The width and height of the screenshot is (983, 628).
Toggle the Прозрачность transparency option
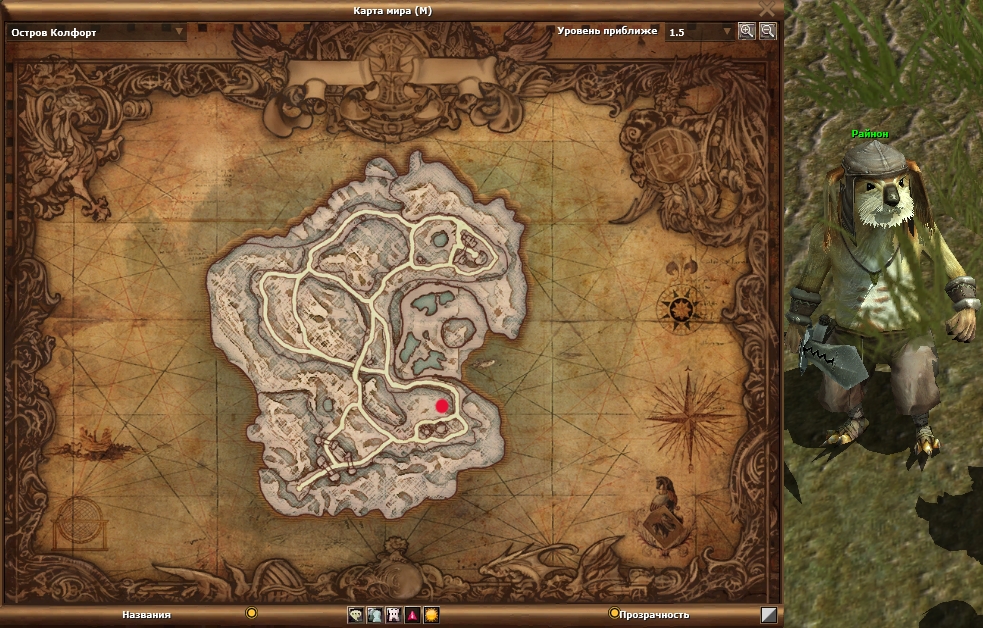tap(614, 613)
